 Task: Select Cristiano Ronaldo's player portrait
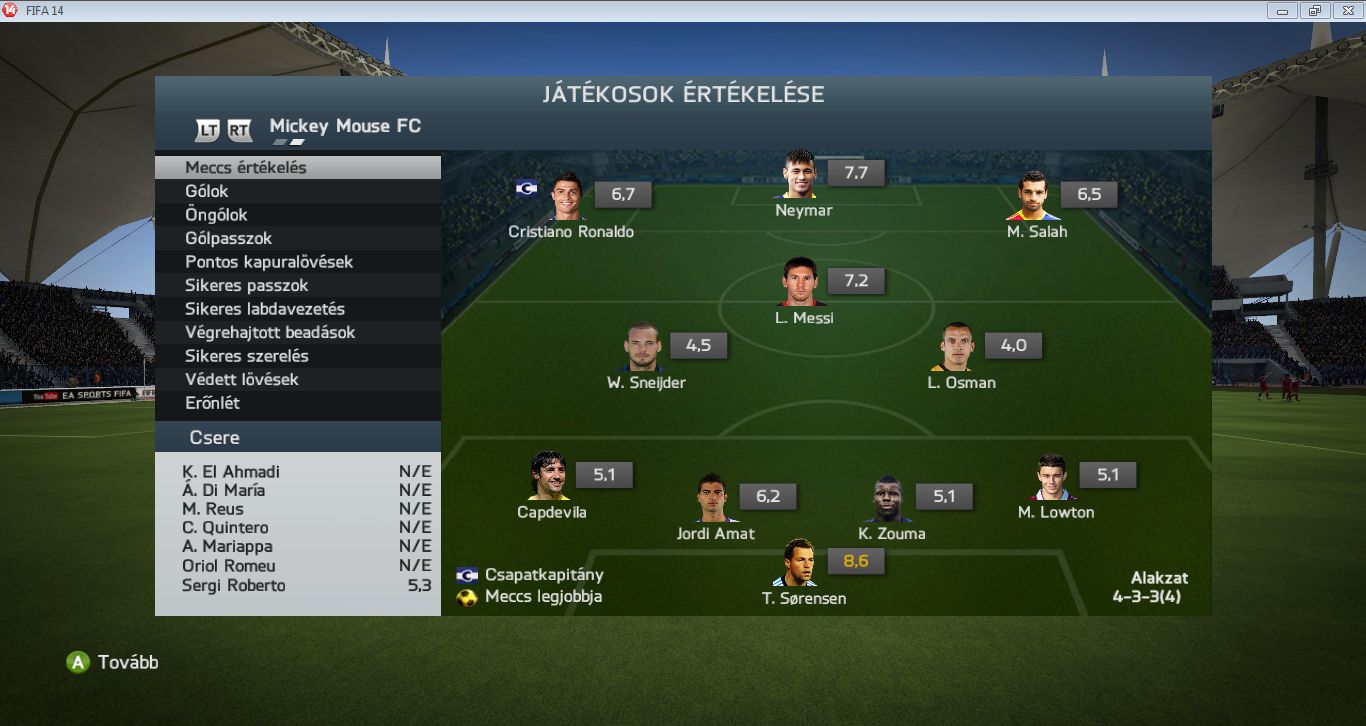567,196
